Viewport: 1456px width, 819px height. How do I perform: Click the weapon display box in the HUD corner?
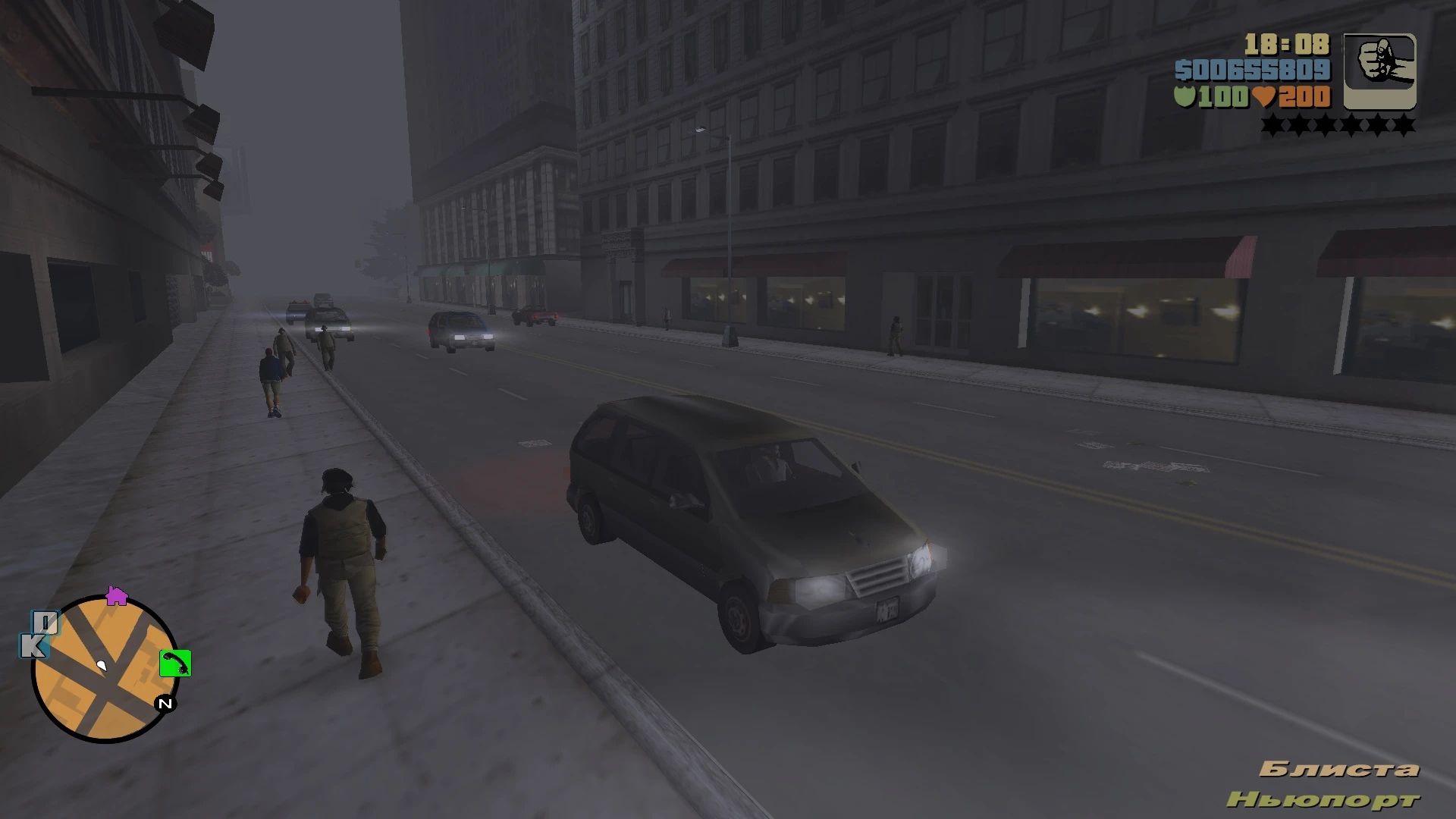pos(1380,72)
